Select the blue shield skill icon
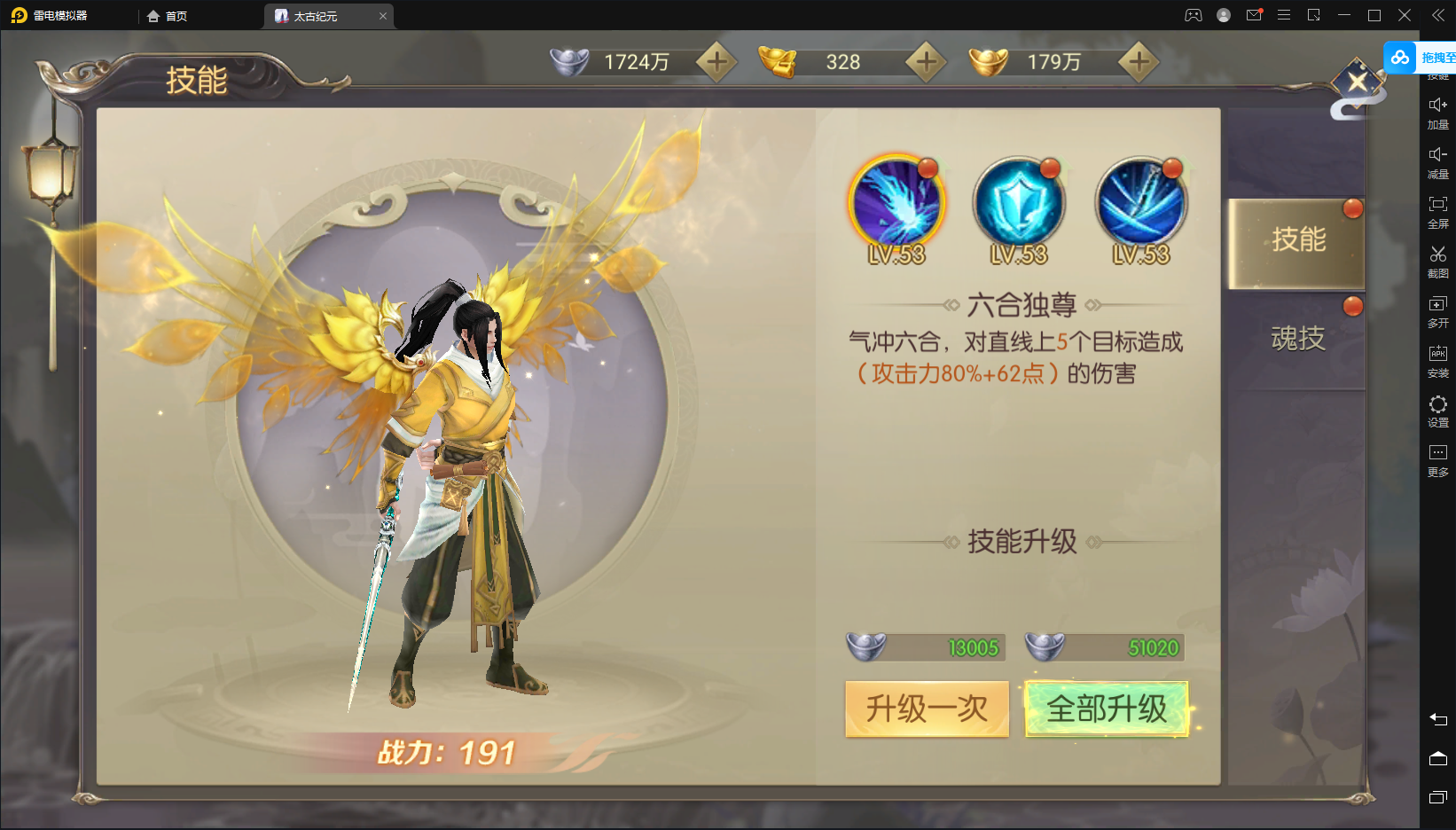This screenshot has height=830, width=1456. 1019,203
